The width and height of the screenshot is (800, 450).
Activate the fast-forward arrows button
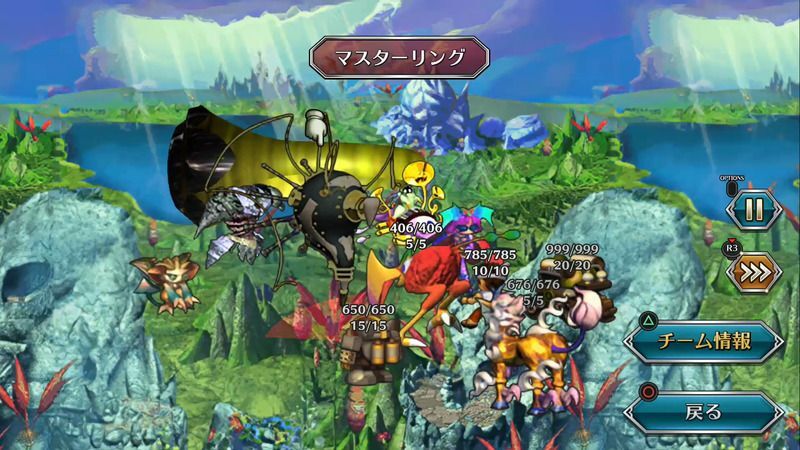point(755,270)
